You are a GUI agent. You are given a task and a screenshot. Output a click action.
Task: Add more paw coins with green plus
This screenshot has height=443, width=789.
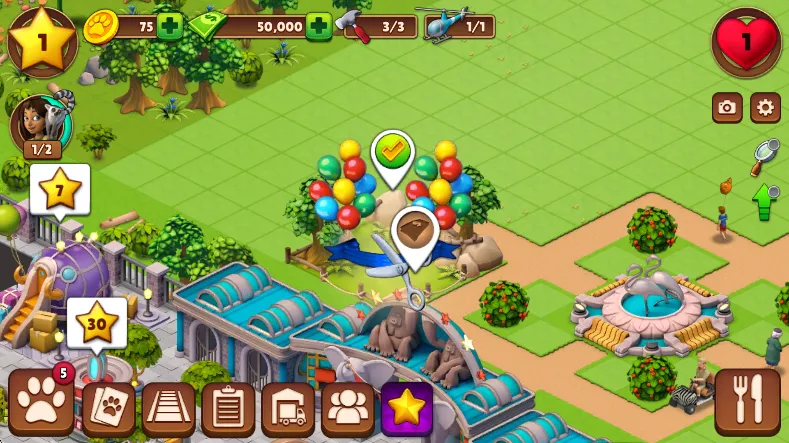point(171,26)
